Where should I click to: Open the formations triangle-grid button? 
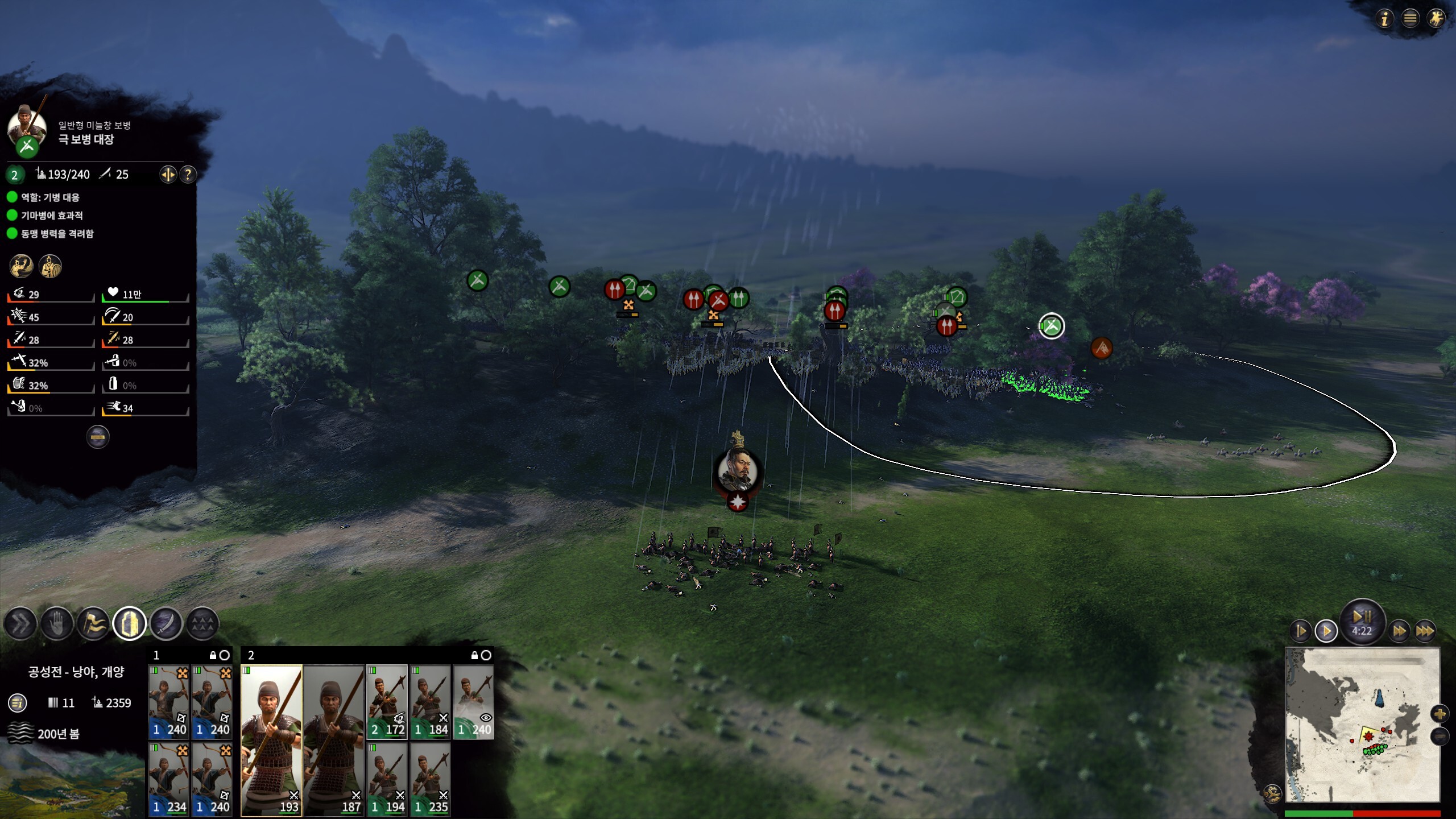(202, 624)
